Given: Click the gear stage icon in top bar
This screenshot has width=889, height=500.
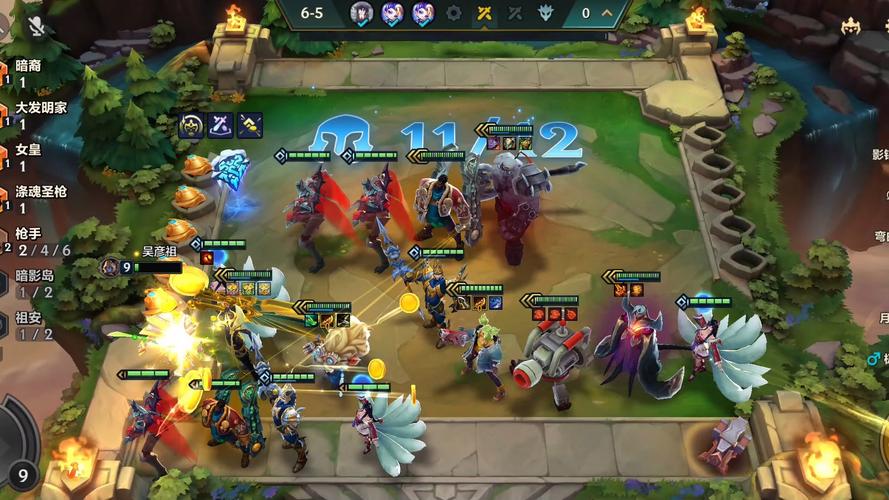Looking at the screenshot, I should pos(454,14).
